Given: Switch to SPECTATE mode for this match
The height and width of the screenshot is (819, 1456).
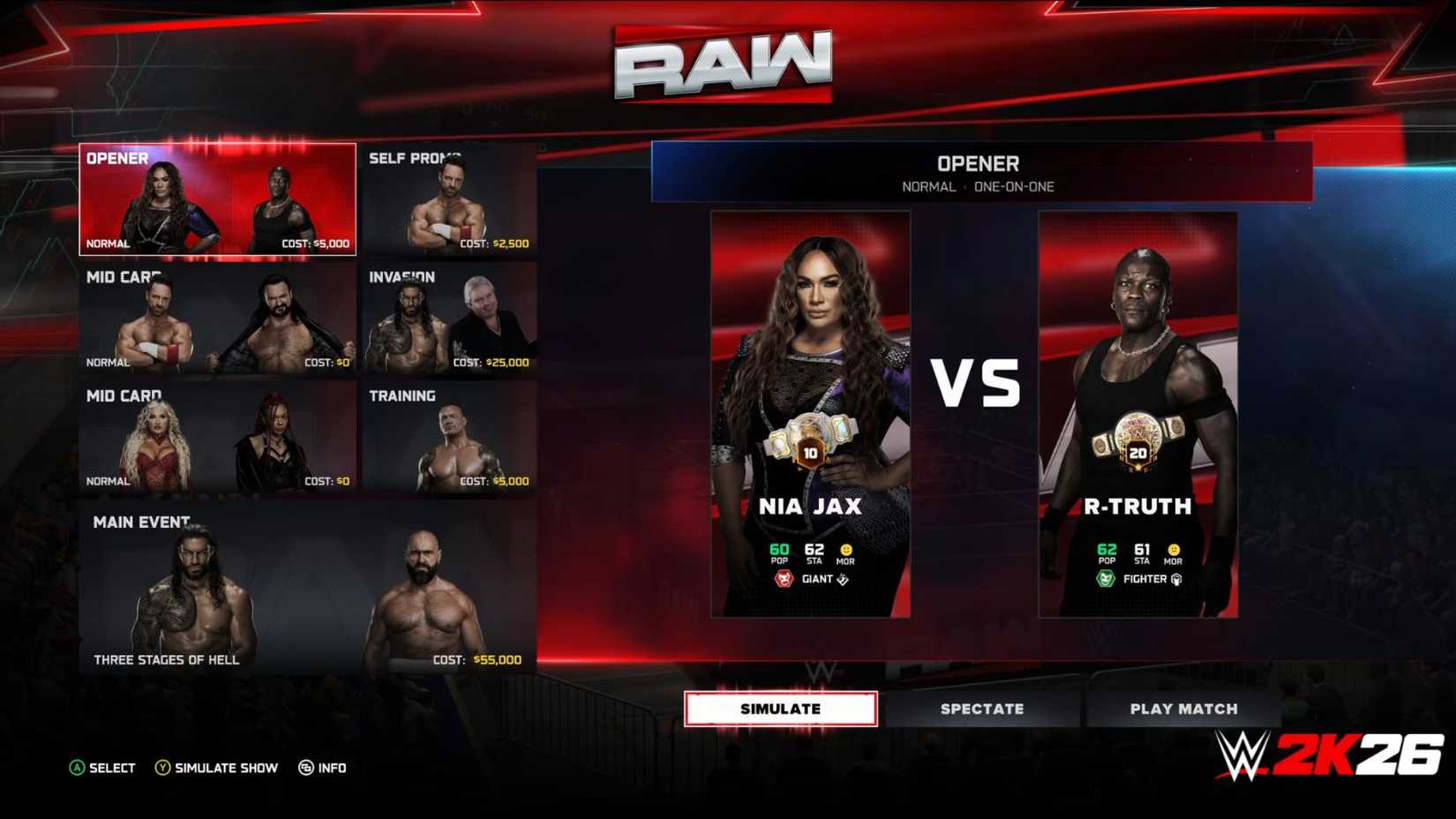Looking at the screenshot, I should (983, 708).
